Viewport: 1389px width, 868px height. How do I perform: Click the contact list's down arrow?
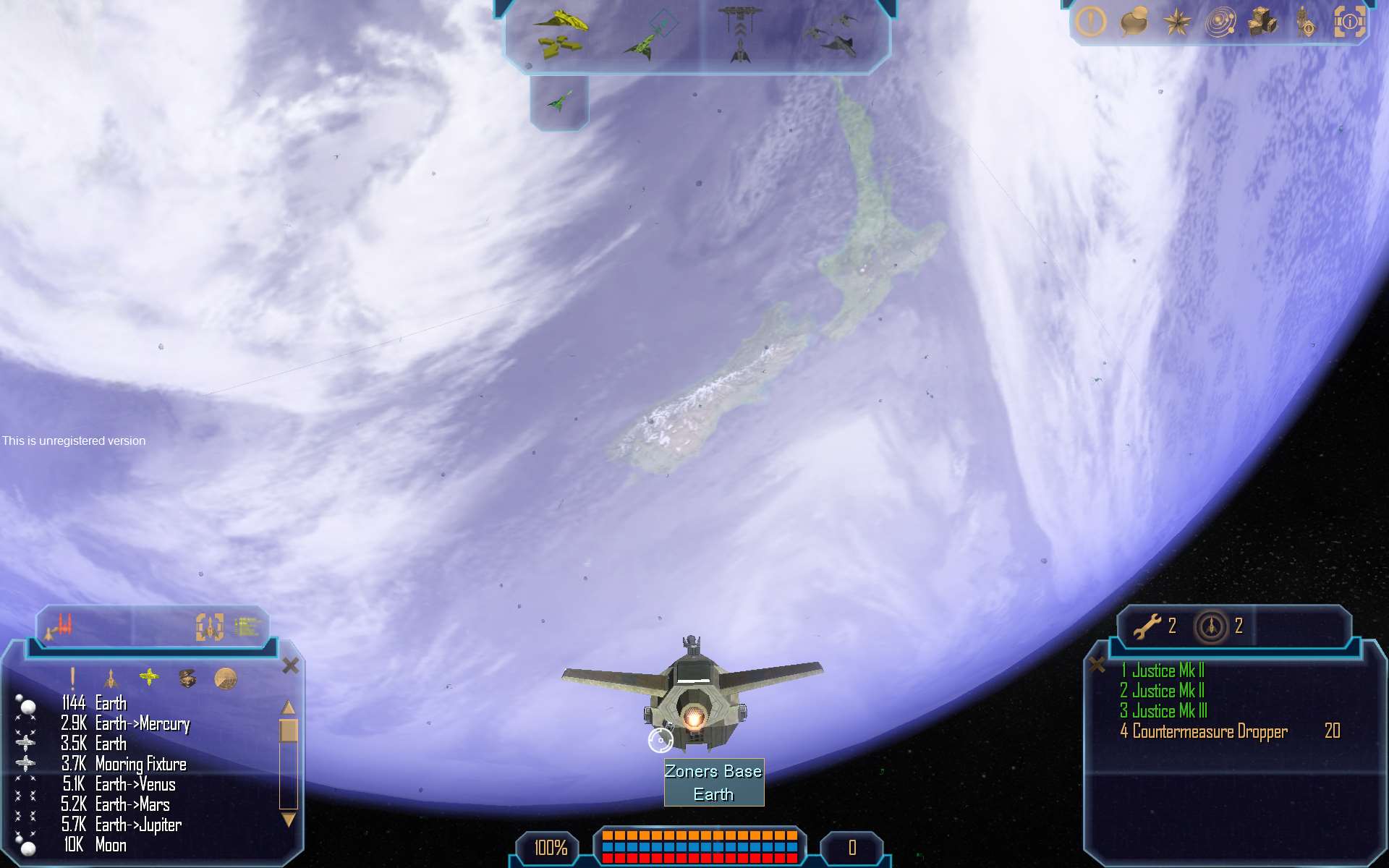289,820
